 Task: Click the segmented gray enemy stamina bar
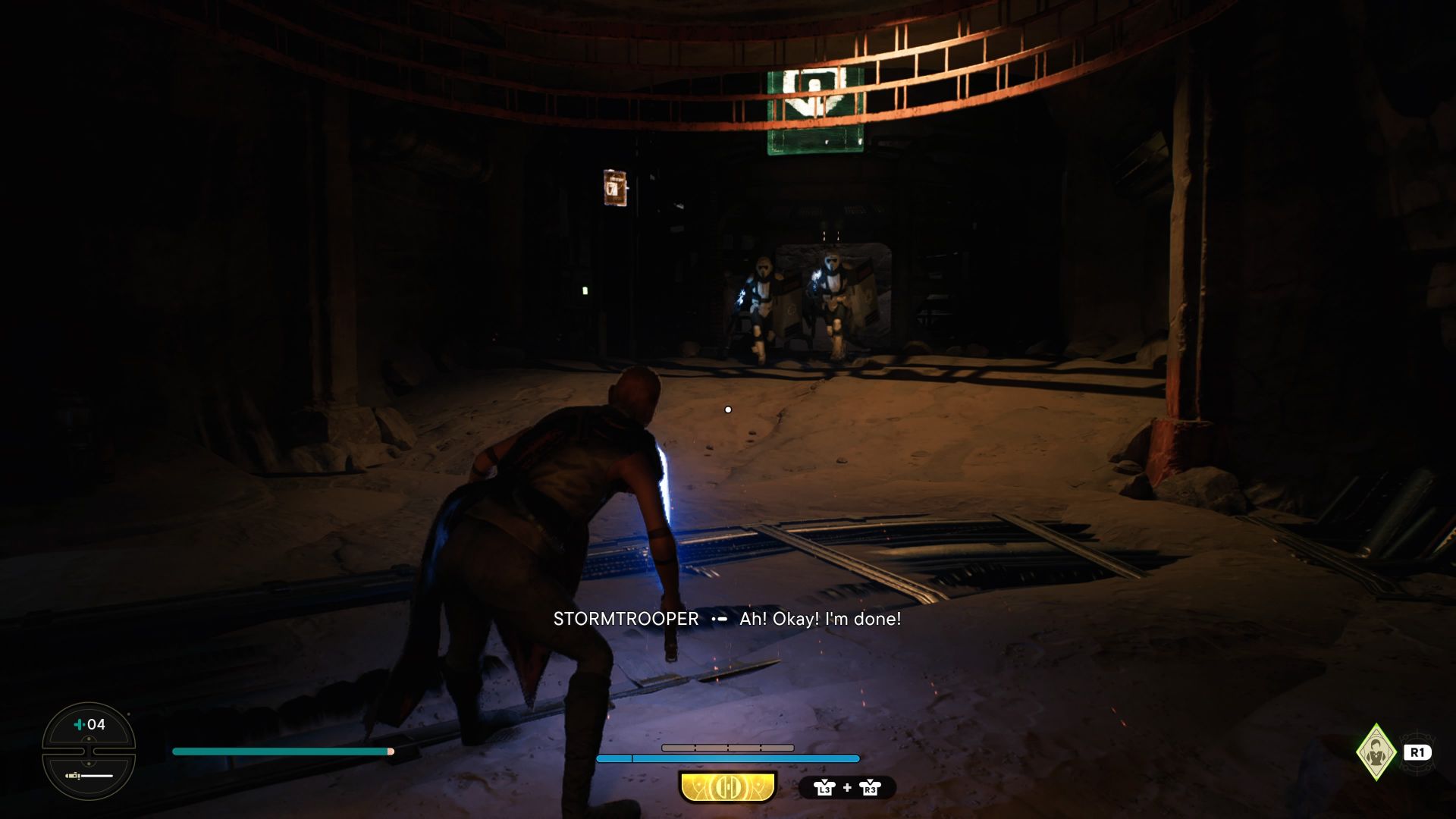tap(728, 746)
